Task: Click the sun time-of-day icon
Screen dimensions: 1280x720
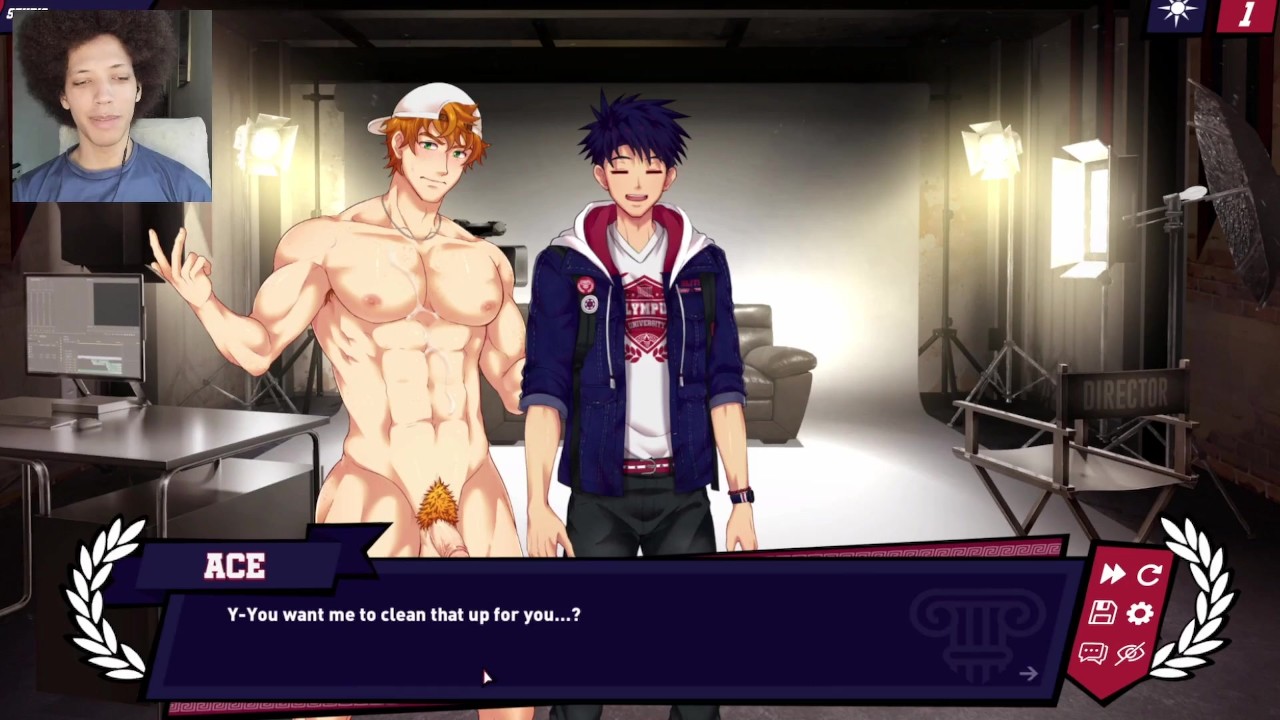Action: pyautogui.click(x=1177, y=12)
